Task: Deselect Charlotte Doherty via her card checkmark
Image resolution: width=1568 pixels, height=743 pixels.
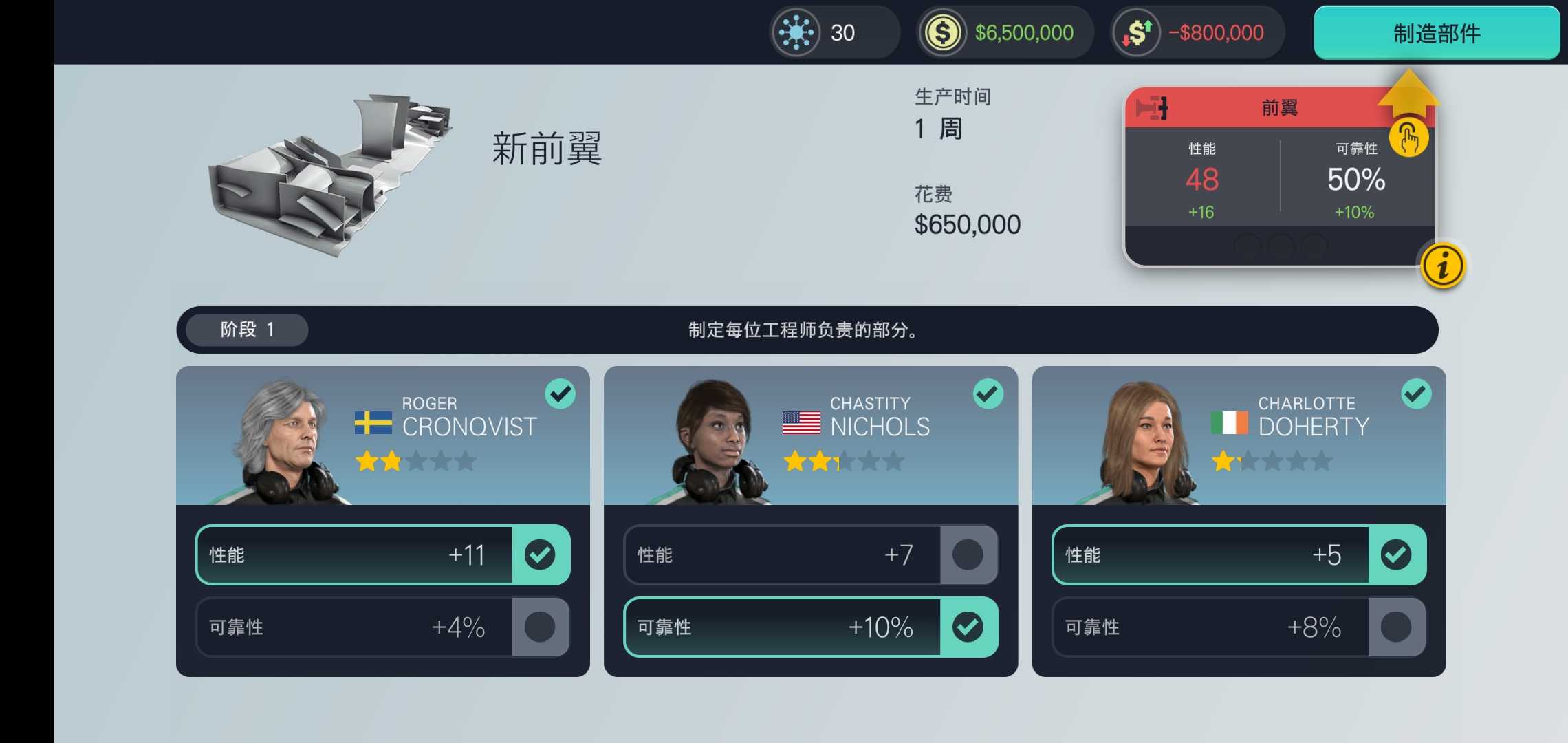Action: 1416,394
